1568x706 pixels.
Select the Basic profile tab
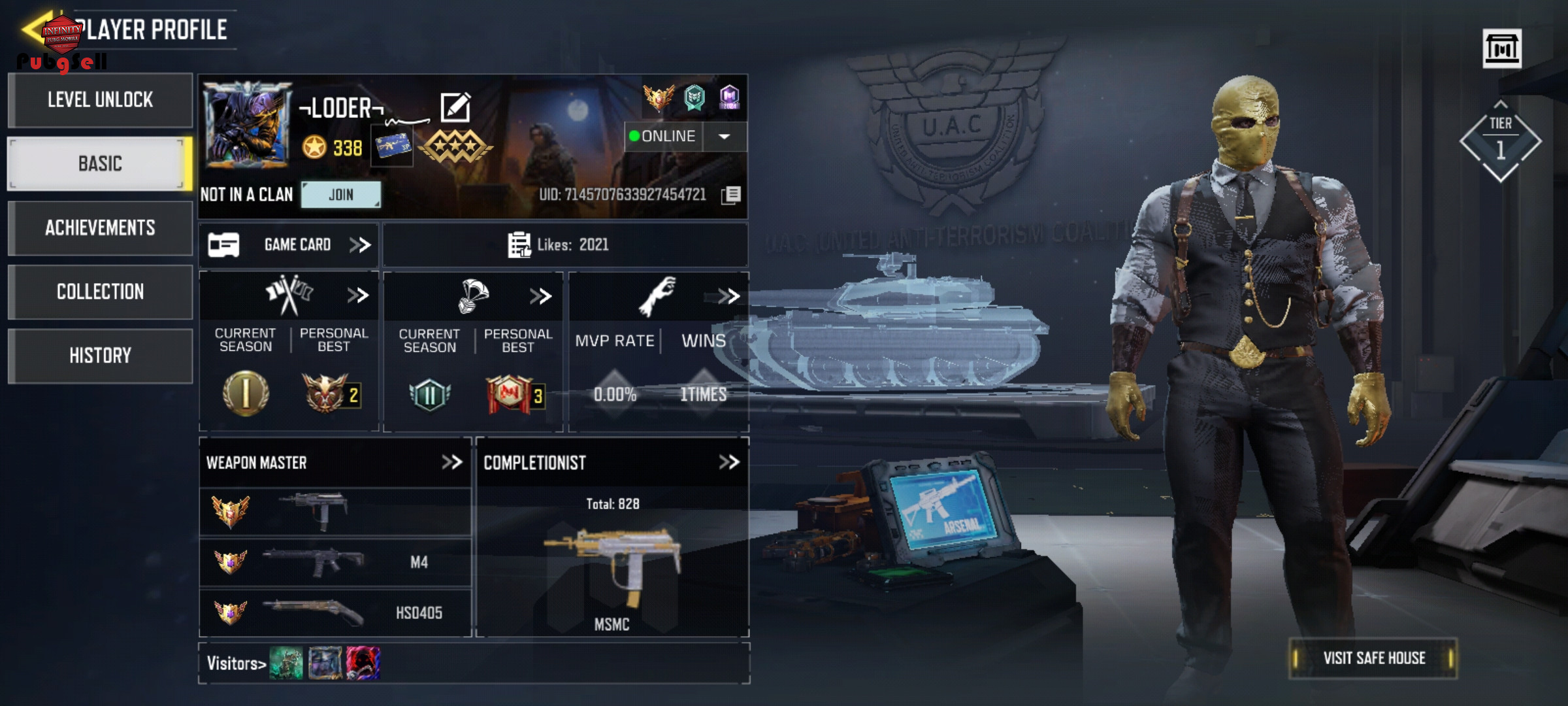click(x=100, y=163)
